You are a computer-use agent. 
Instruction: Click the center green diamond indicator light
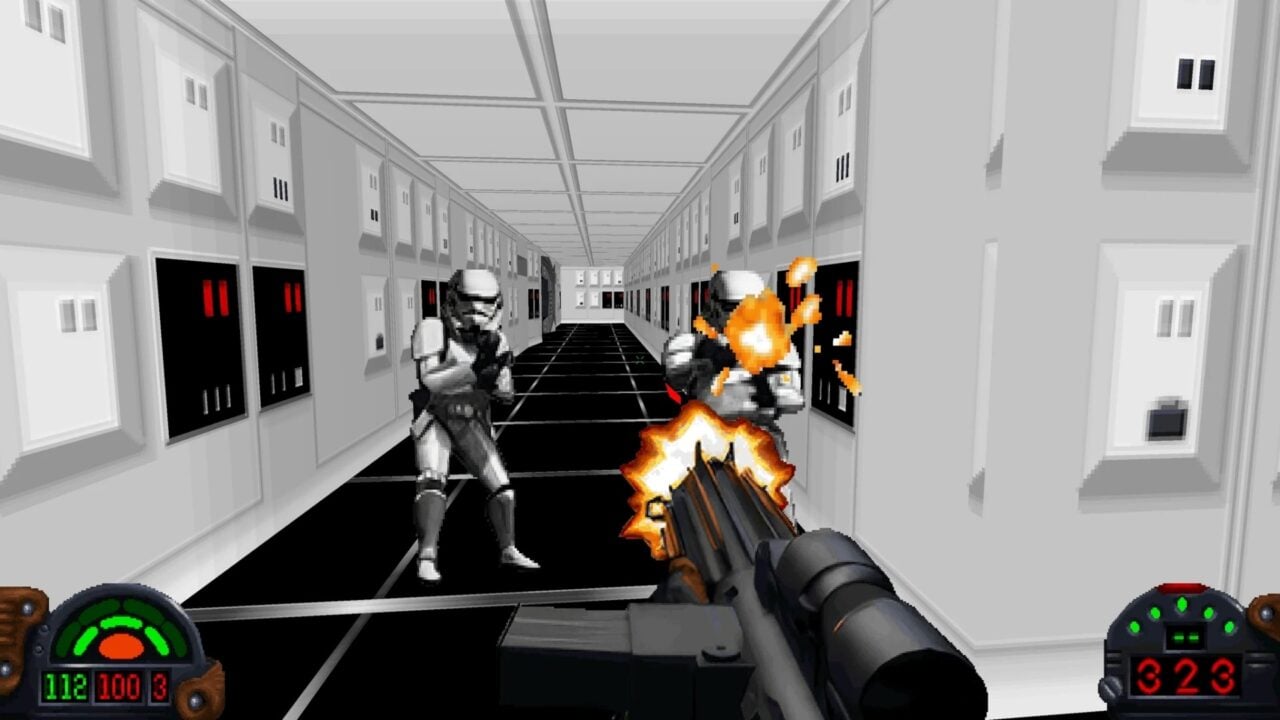click(1182, 602)
